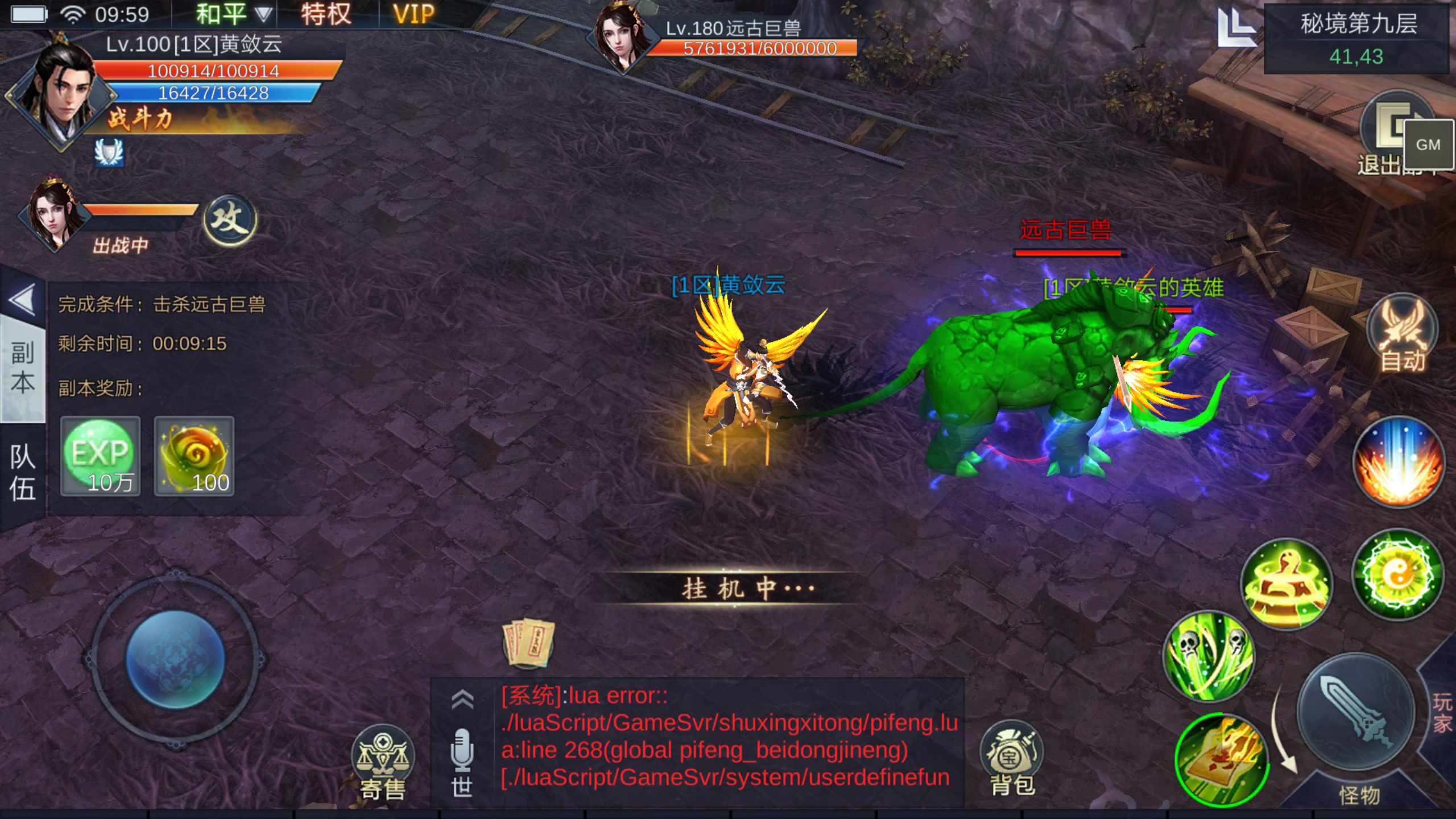Screen dimensions: 1456x819
Task: Open the 寄售 consignment shop
Action: [x=383, y=762]
